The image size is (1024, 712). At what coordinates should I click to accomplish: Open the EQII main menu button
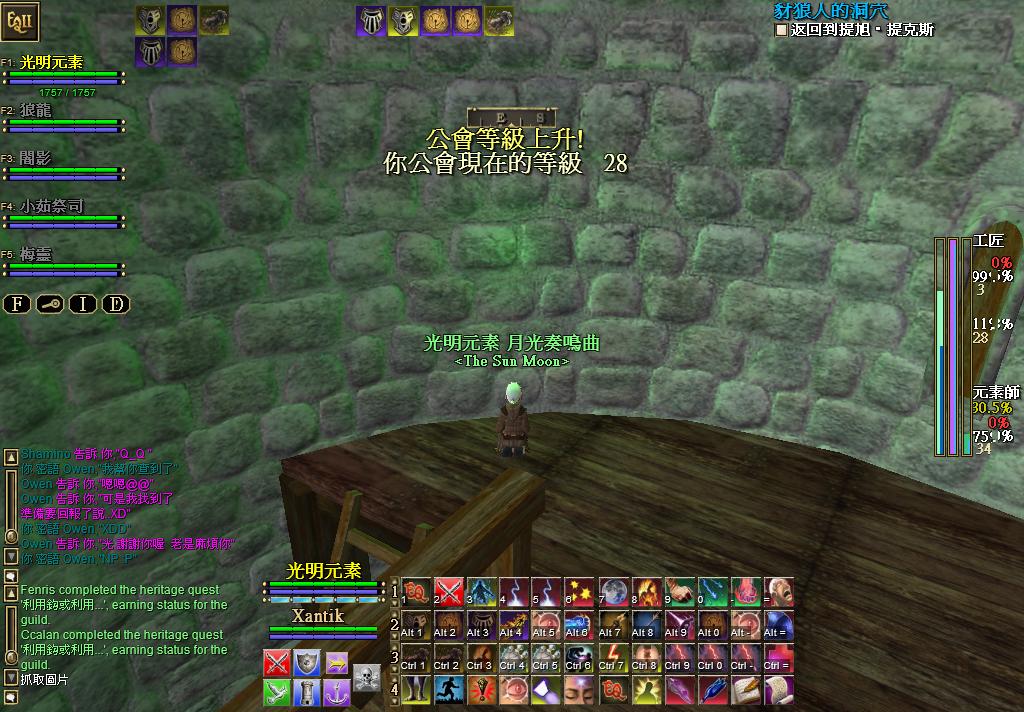click(x=22, y=20)
